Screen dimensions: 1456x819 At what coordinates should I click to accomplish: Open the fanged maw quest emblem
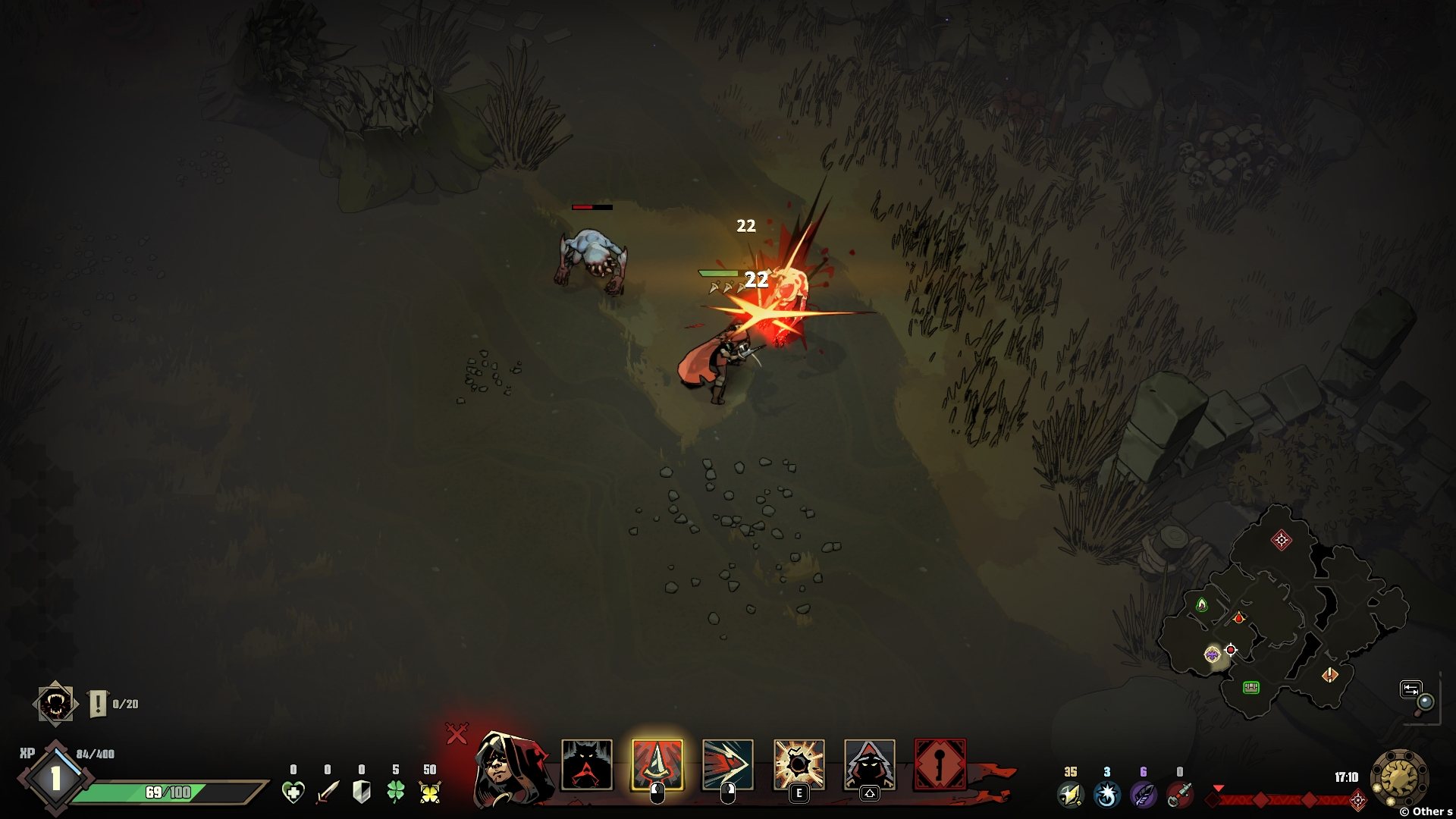pos(55,704)
